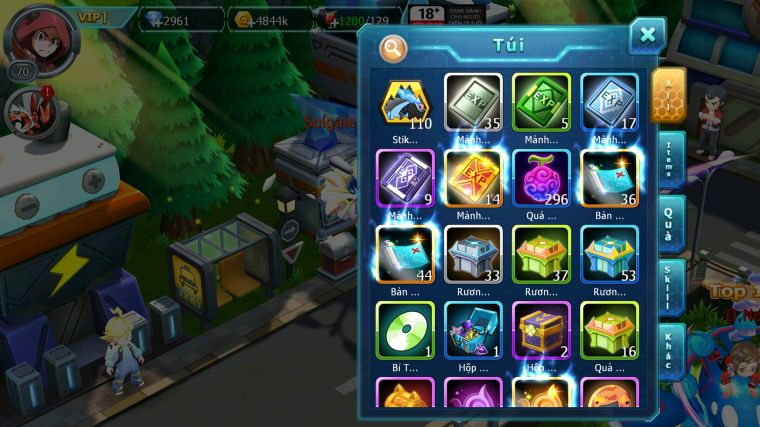Select the green music disc item

[x=405, y=330]
